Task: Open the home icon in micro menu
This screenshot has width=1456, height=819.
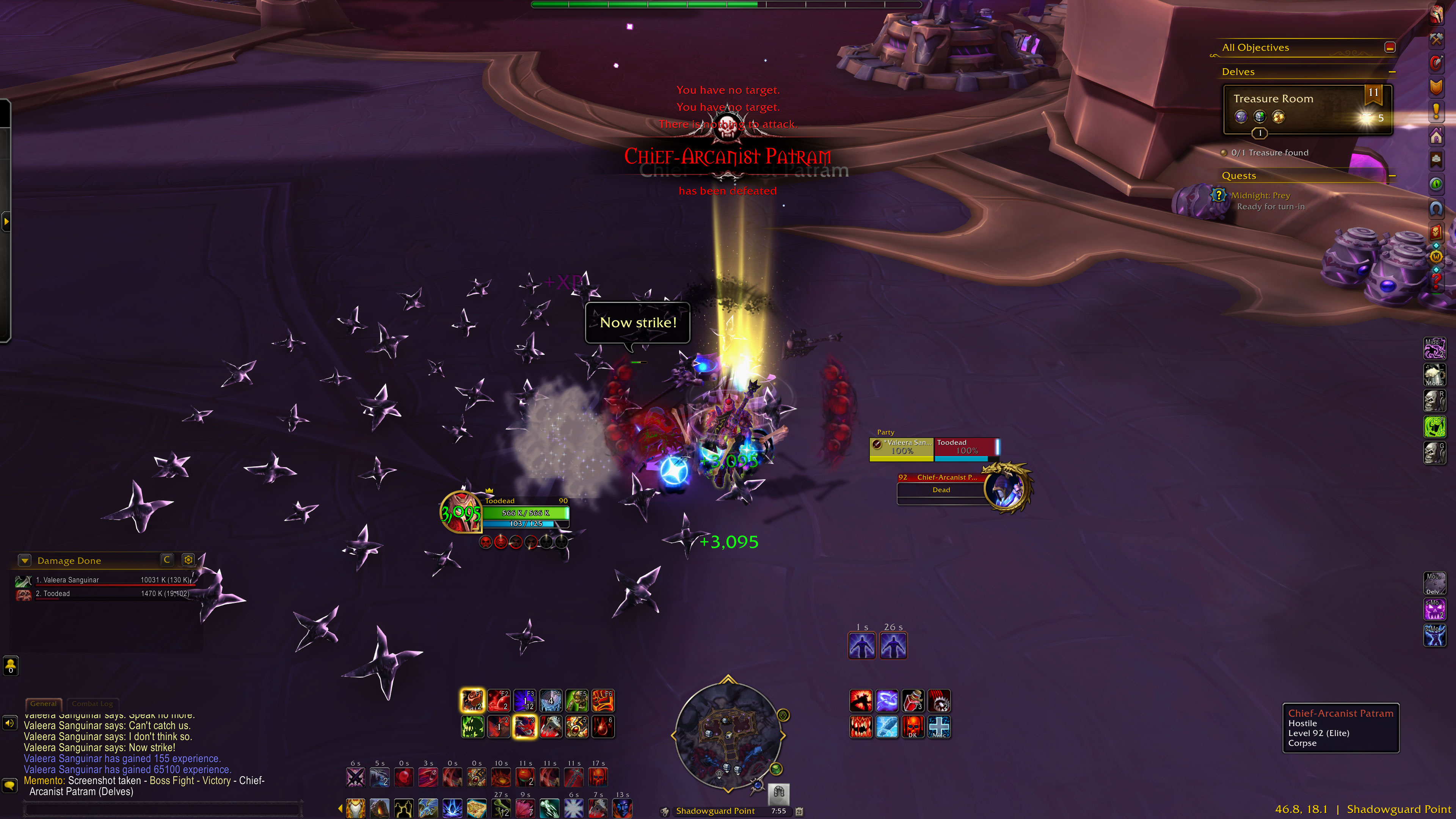Action: click(1436, 136)
